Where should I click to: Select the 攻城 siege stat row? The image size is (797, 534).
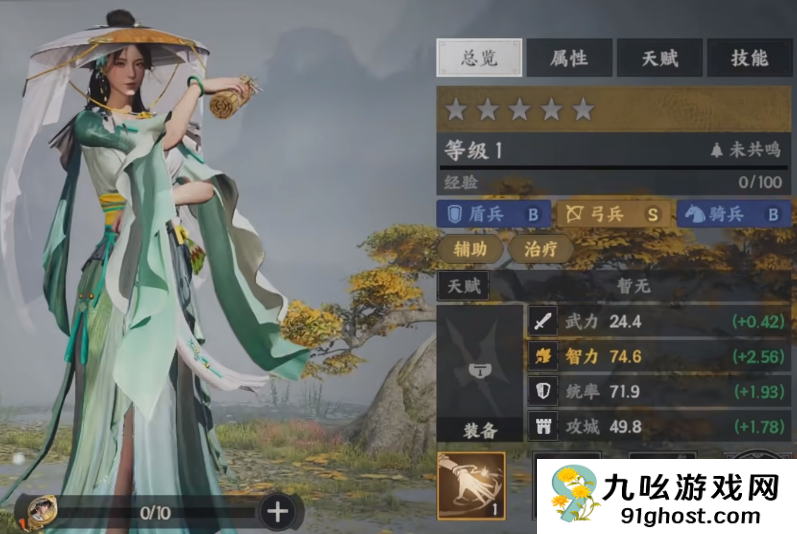(658, 425)
